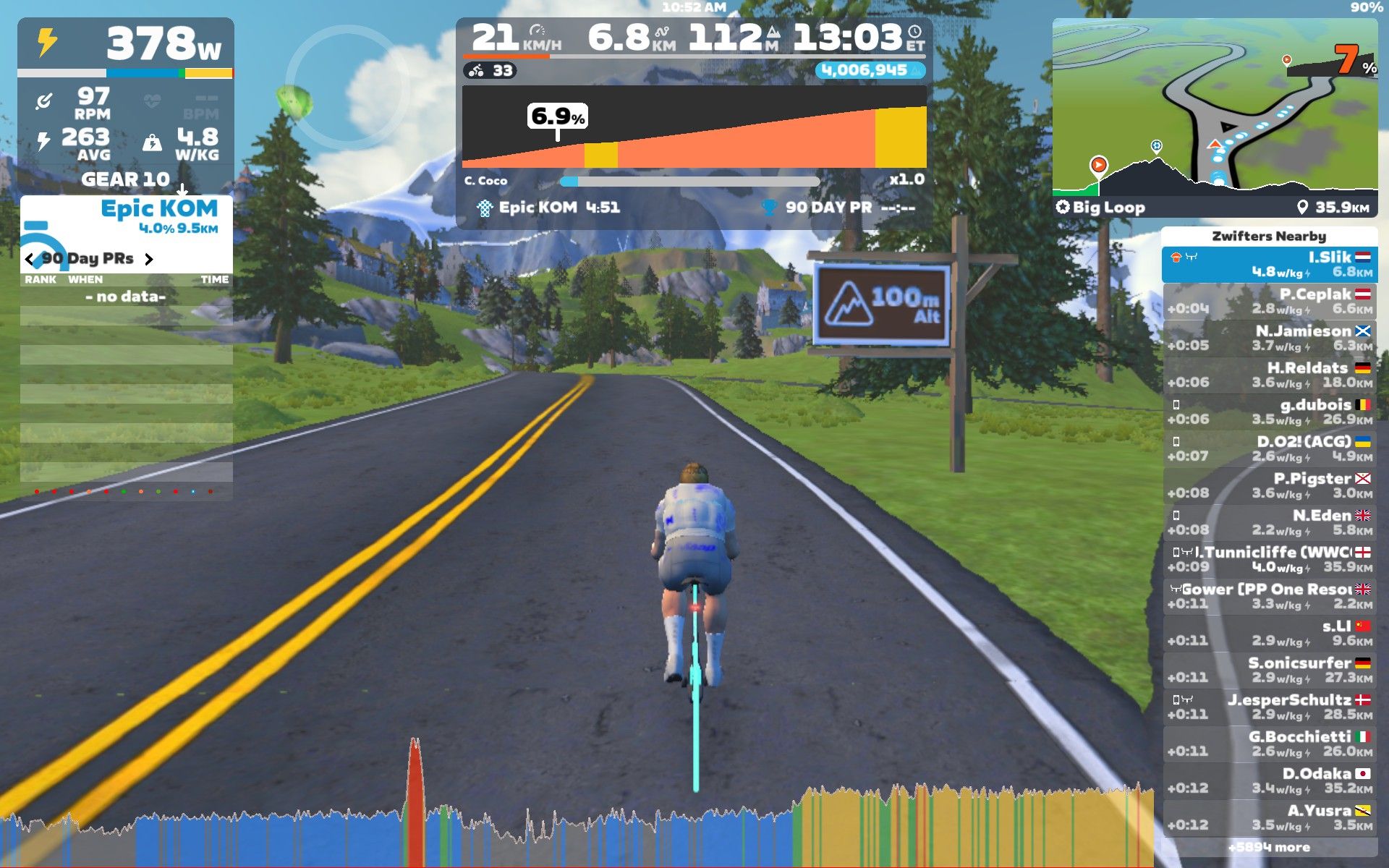Open the Big Loop minimap
This screenshot has height=868, width=1389.
(1215, 109)
